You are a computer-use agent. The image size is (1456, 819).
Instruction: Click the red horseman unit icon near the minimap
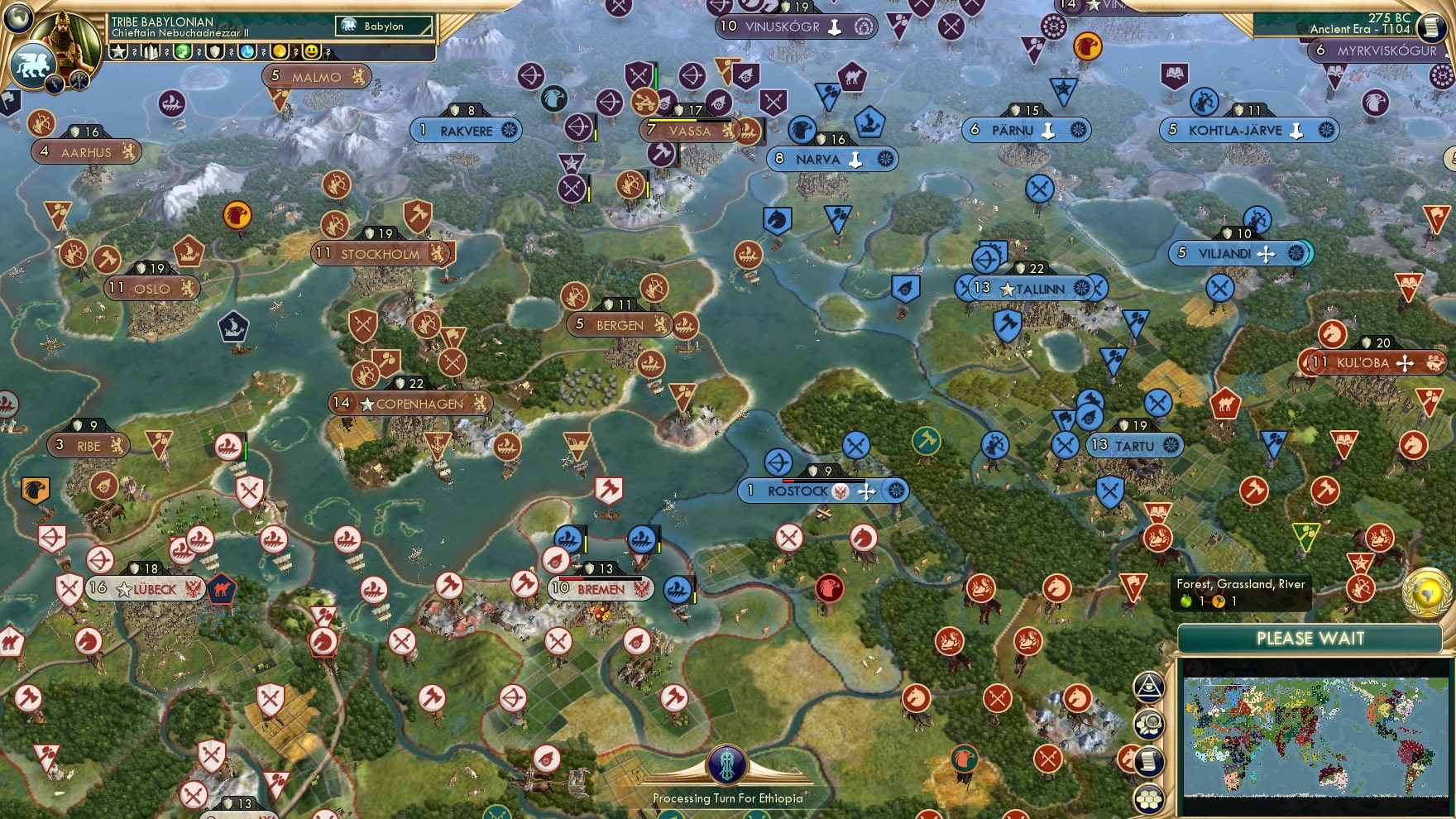[1128, 759]
